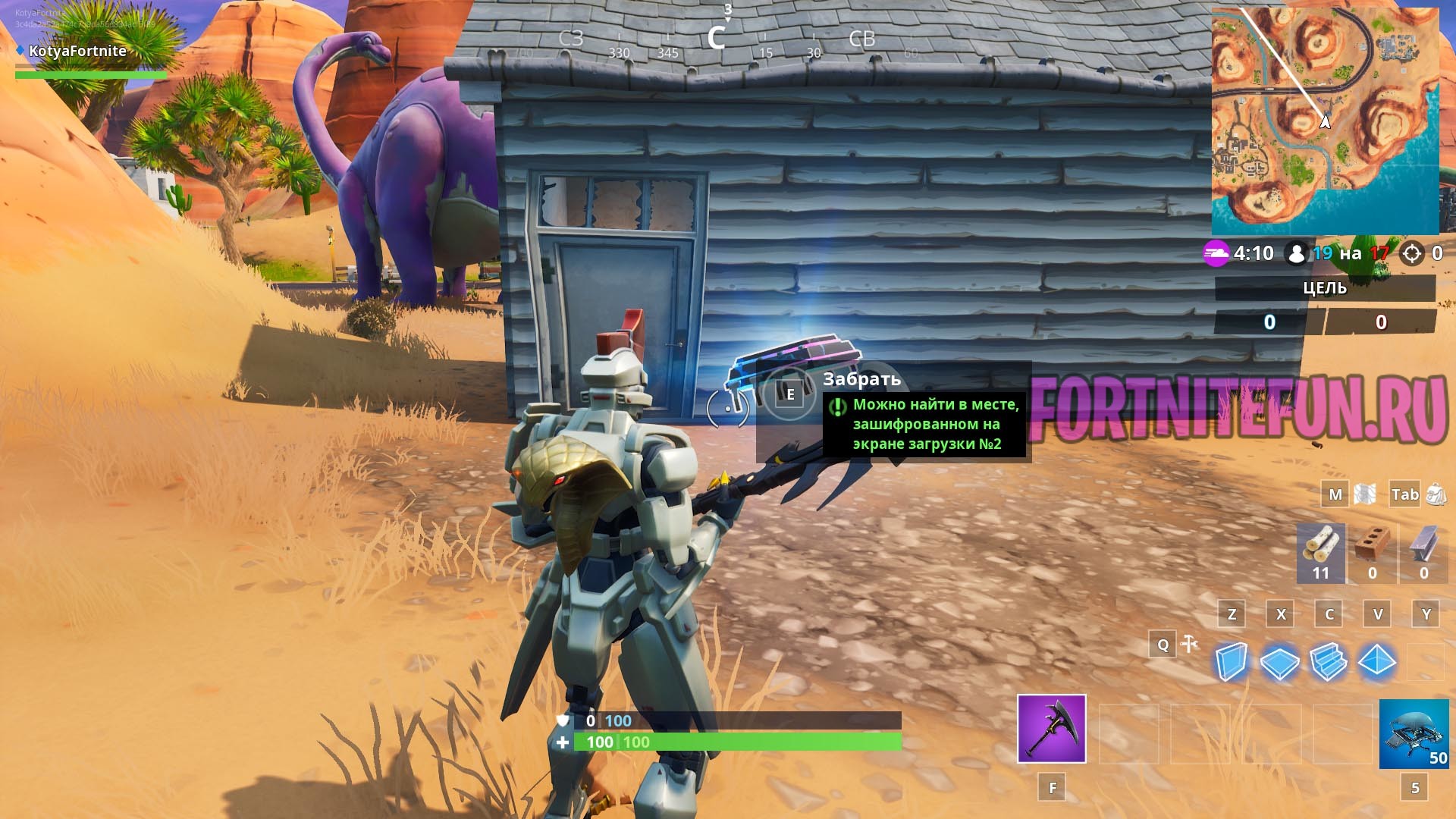Select the floor building piece

[x=1279, y=662]
